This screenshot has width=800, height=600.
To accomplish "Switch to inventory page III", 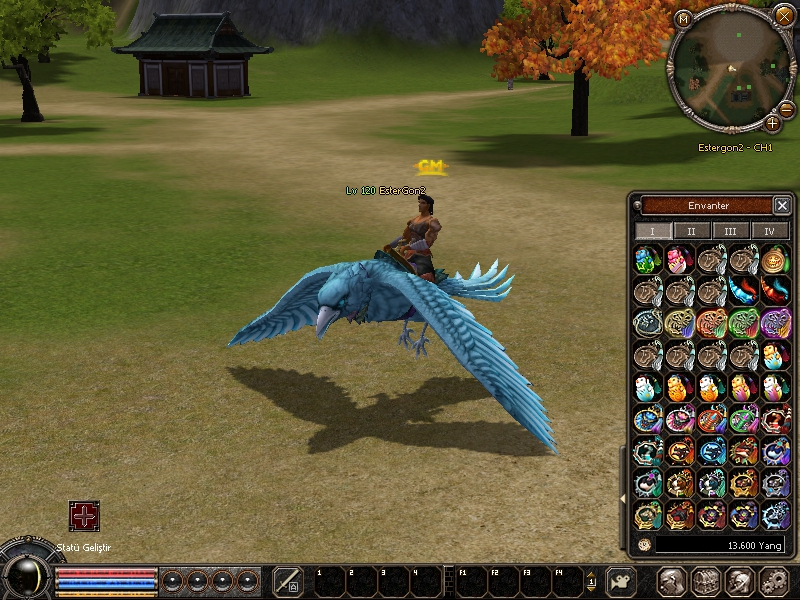I will point(731,231).
